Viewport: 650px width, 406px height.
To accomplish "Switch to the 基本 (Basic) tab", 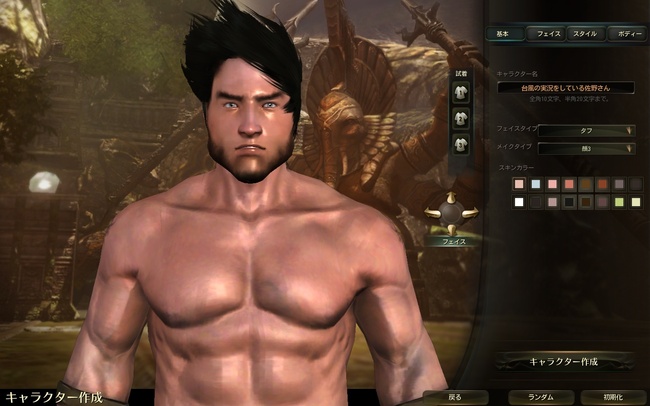I will click(502, 34).
